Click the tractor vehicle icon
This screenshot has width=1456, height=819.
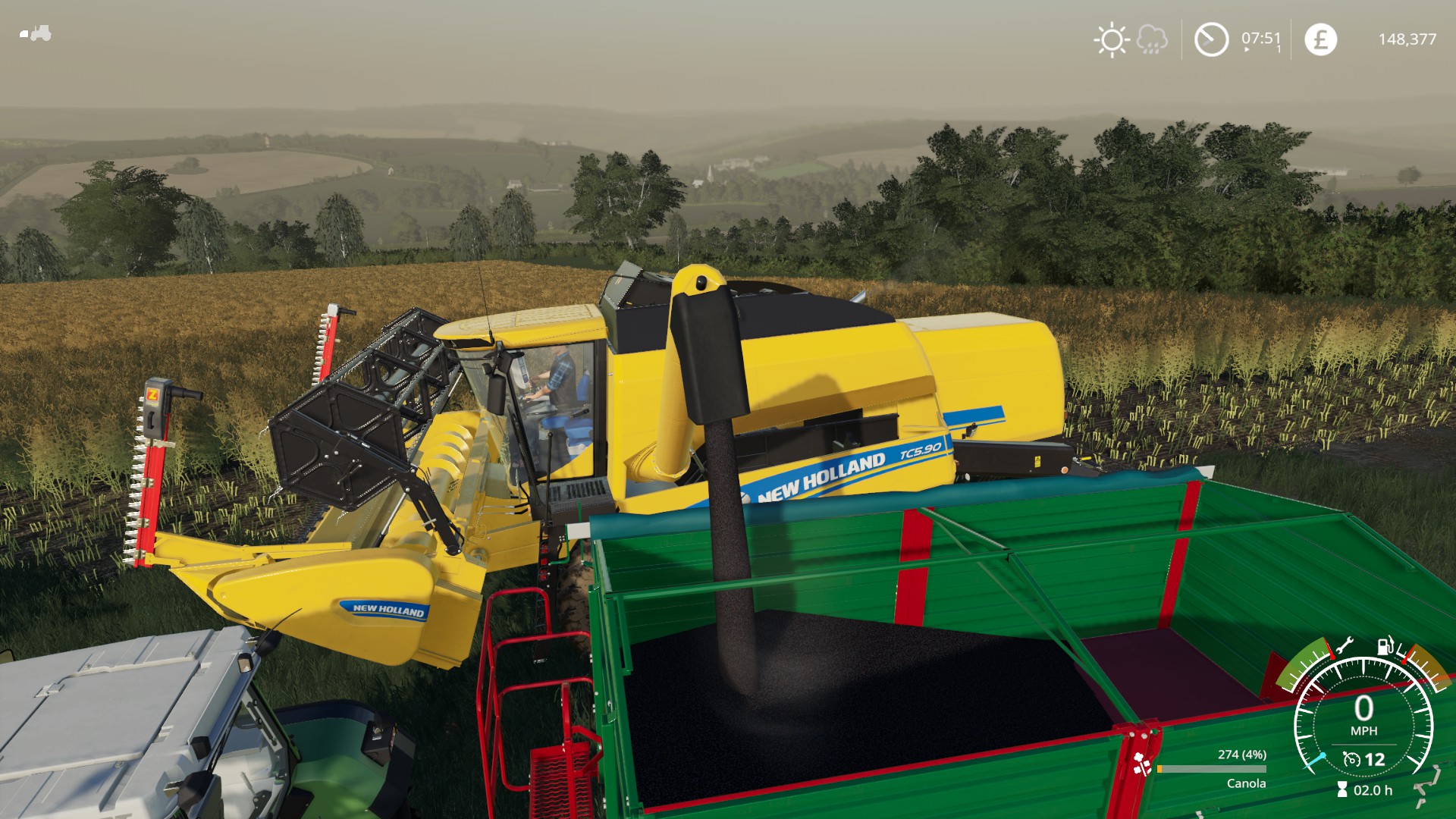click(36, 33)
